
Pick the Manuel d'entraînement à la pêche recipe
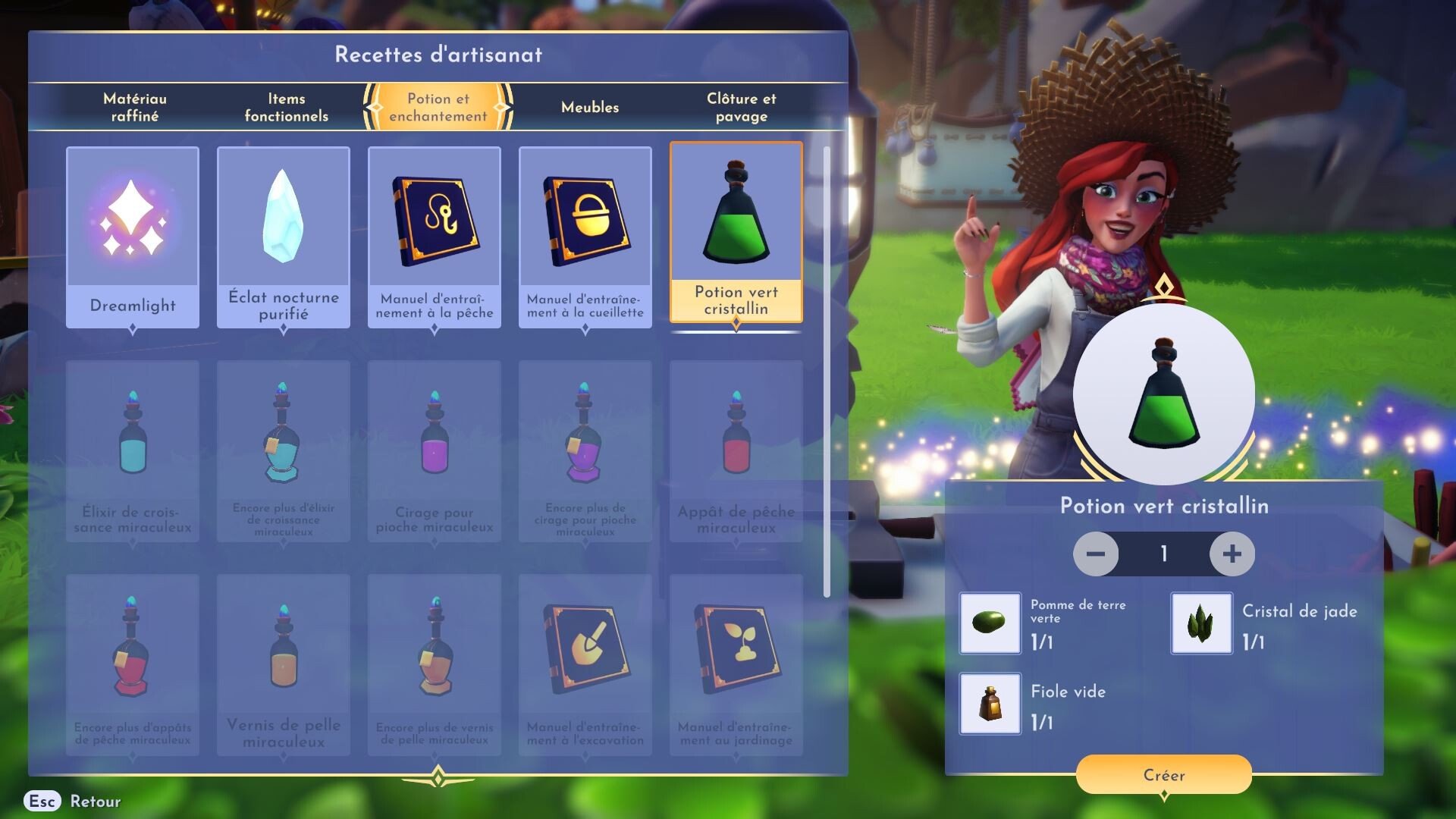[x=435, y=237]
